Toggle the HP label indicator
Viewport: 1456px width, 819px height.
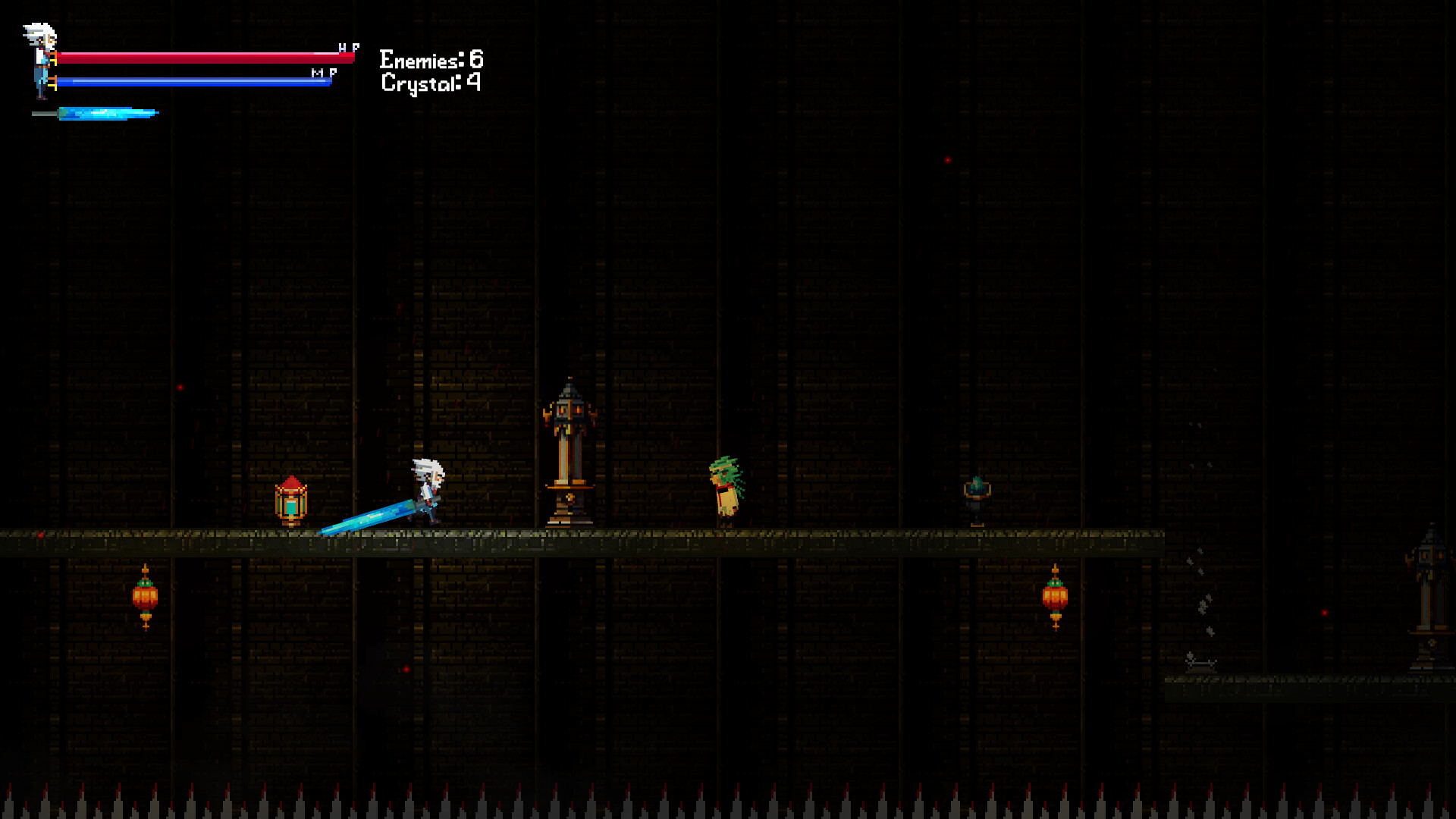(348, 47)
